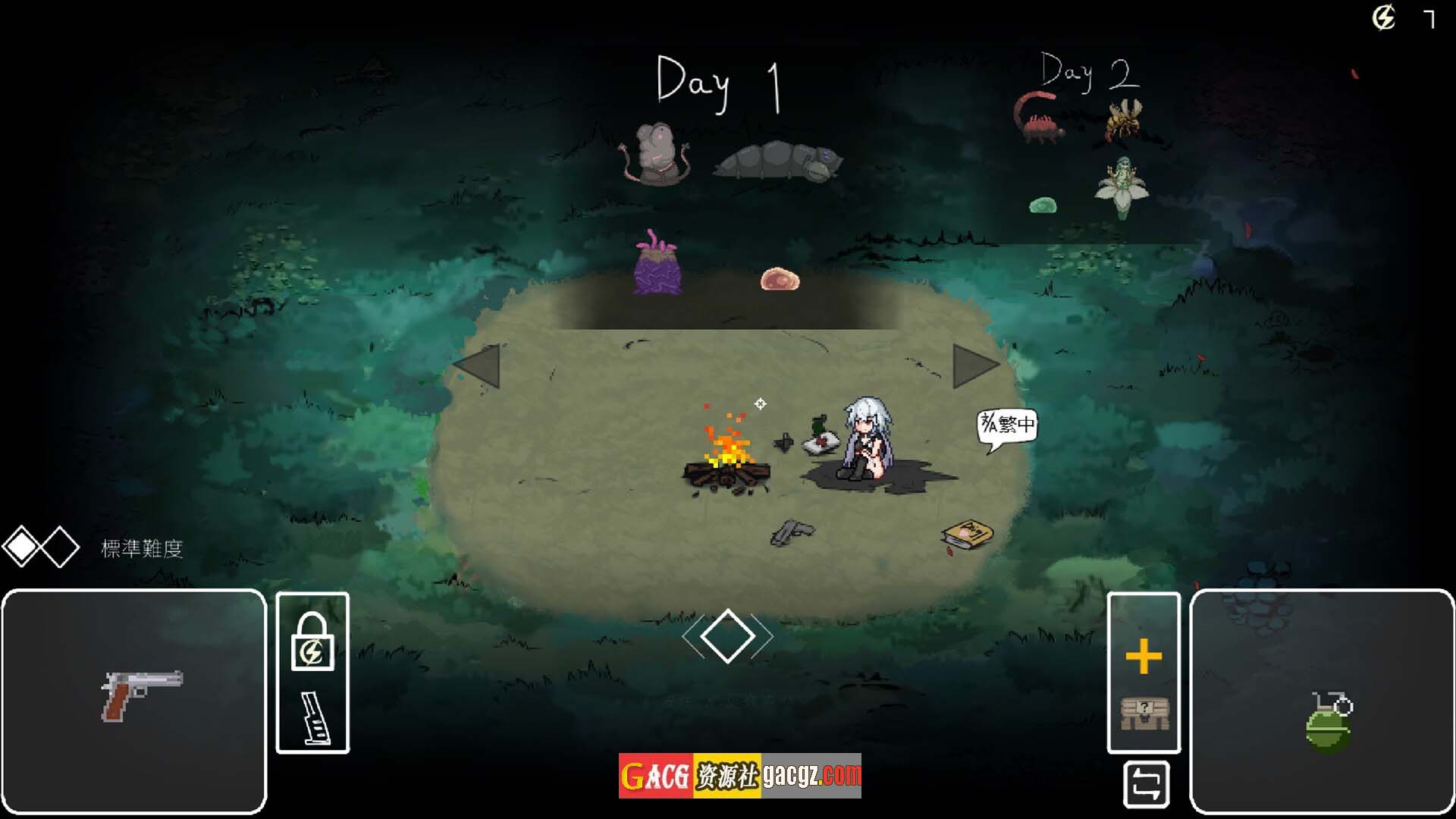Open the mystery chest icon

click(x=1144, y=714)
